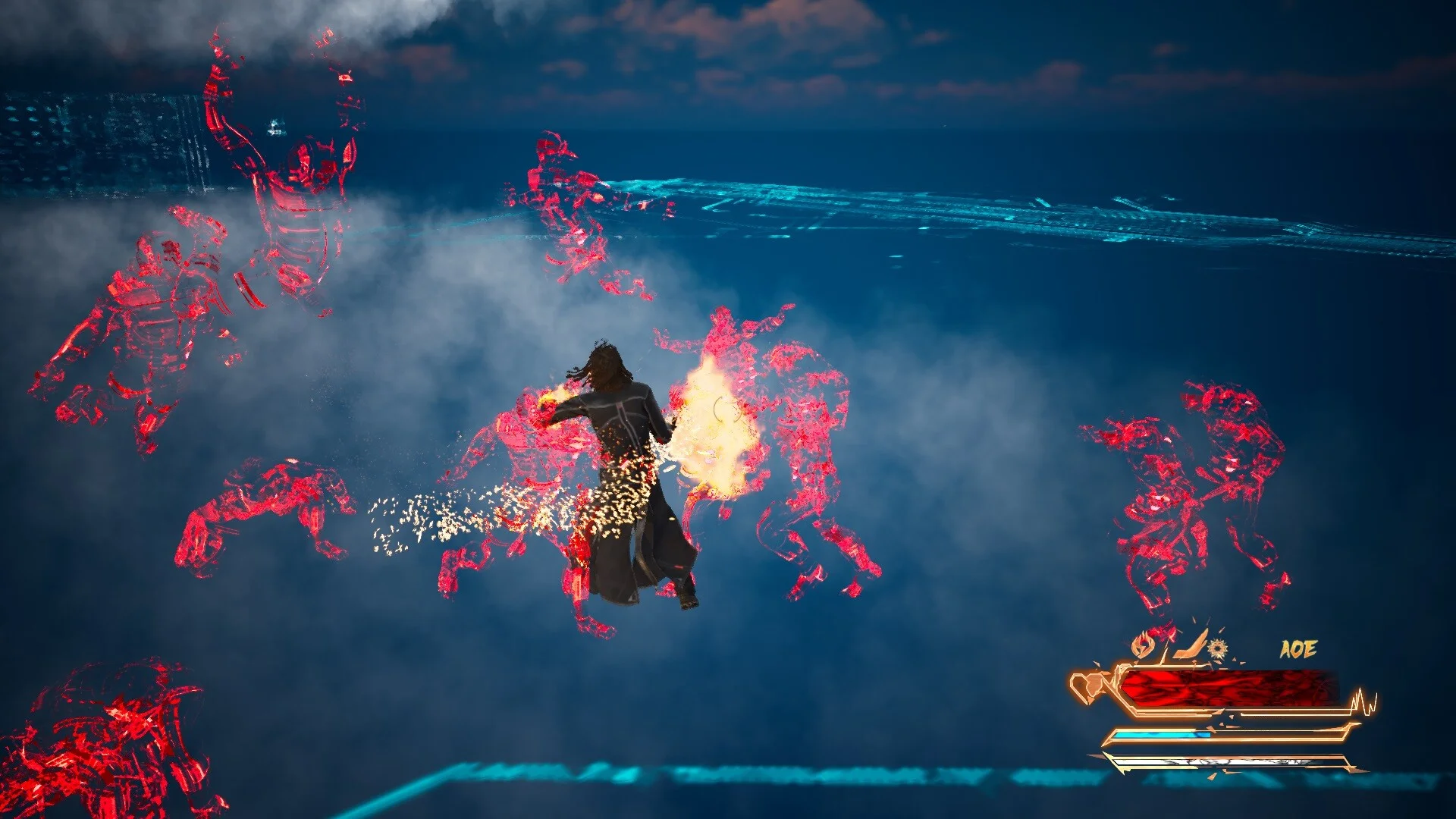The height and width of the screenshot is (819, 1456).
Task: Click the spiked burst ability icon
Action: (x=1218, y=648)
